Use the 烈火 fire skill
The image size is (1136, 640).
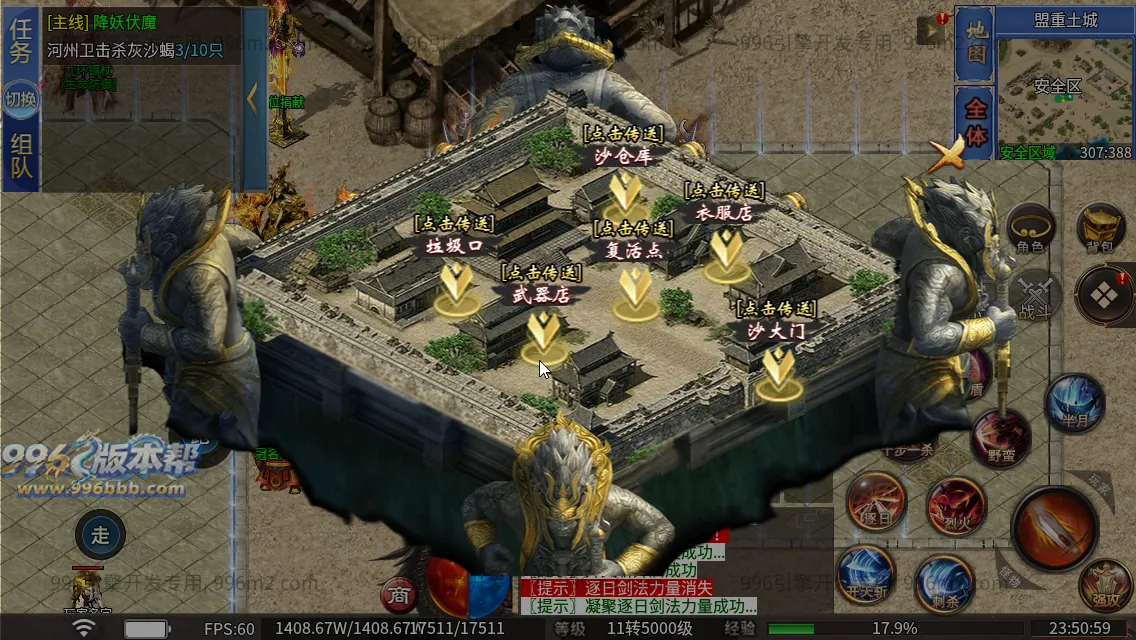pos(956,503)
